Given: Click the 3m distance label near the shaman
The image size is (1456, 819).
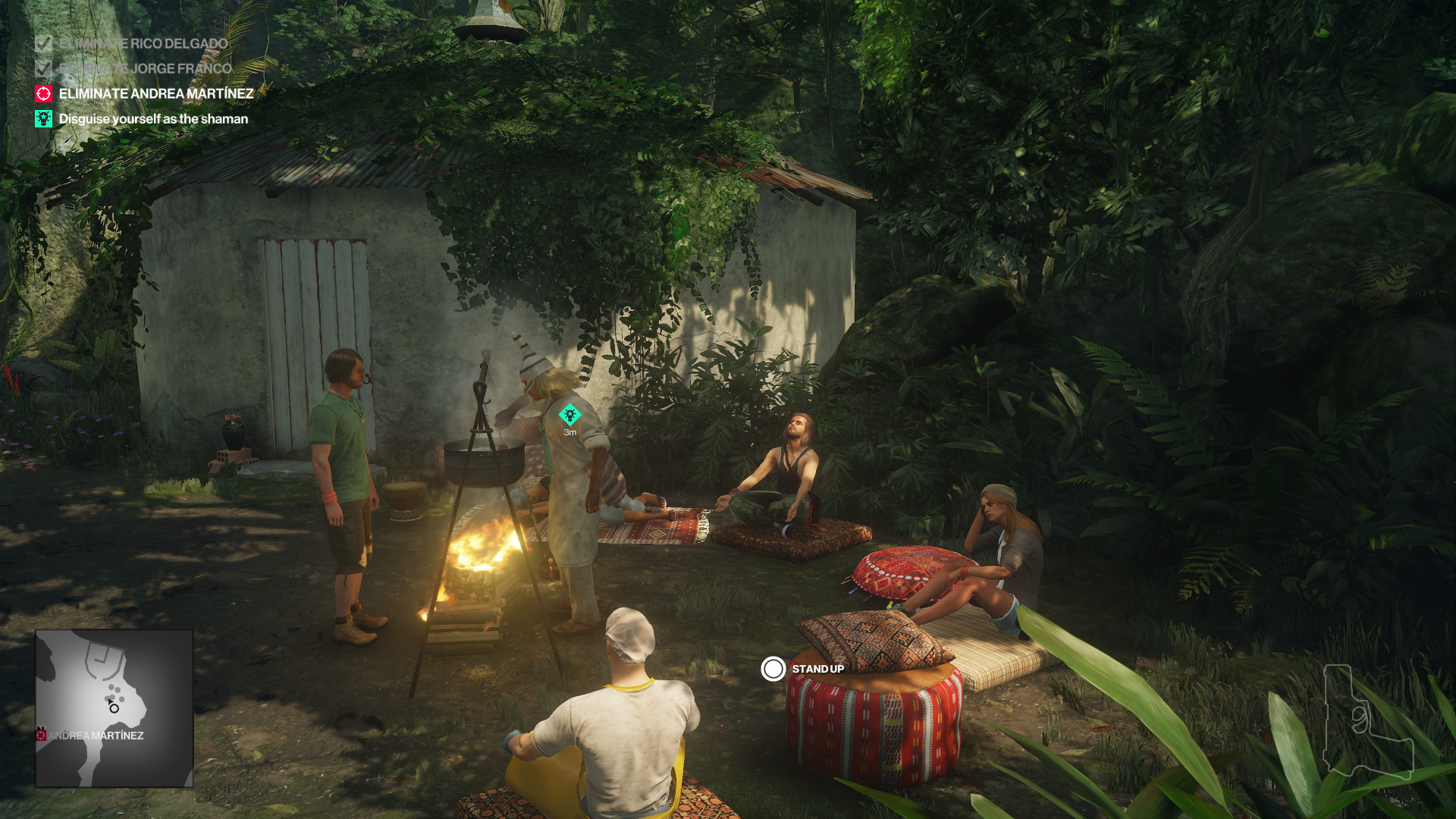Looking at the screenshot, I should click(570, 434).
